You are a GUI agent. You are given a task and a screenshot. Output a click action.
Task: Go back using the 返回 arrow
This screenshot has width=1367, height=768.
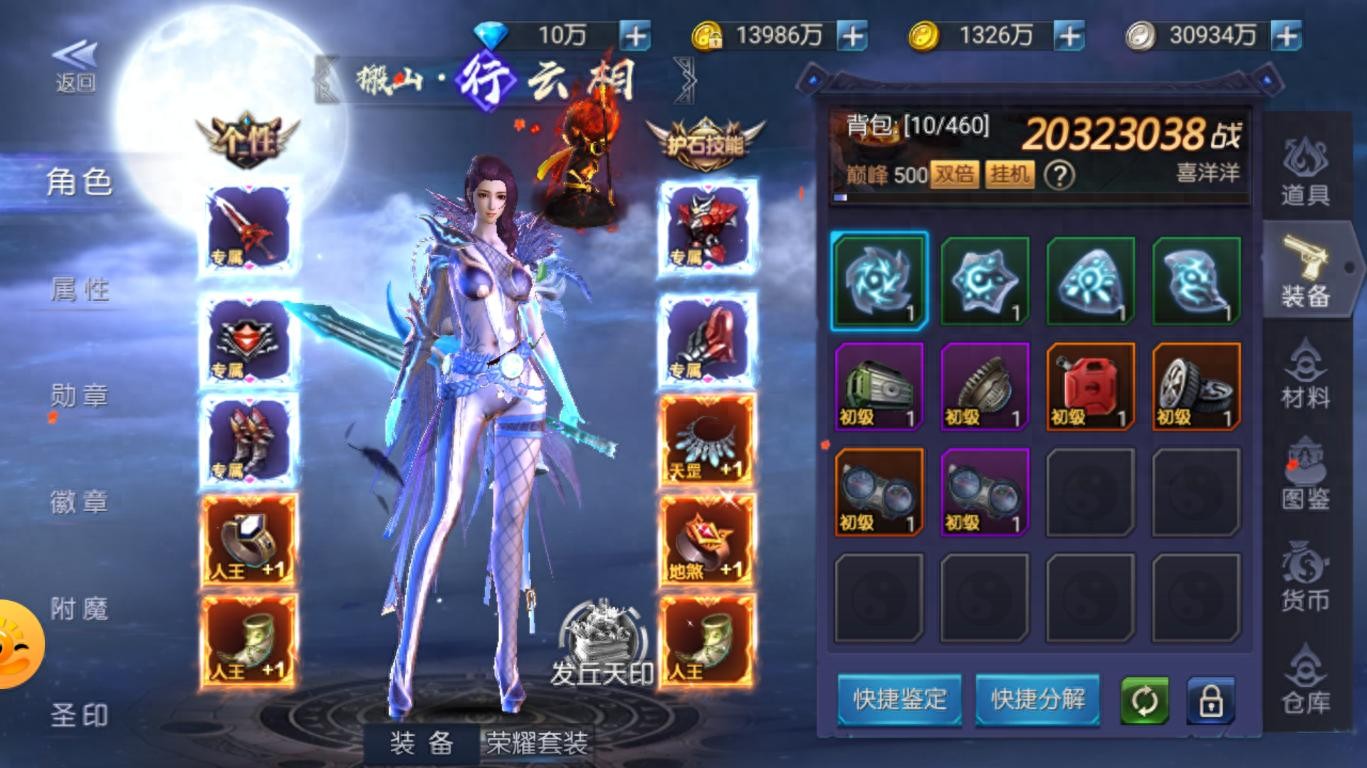75,64
